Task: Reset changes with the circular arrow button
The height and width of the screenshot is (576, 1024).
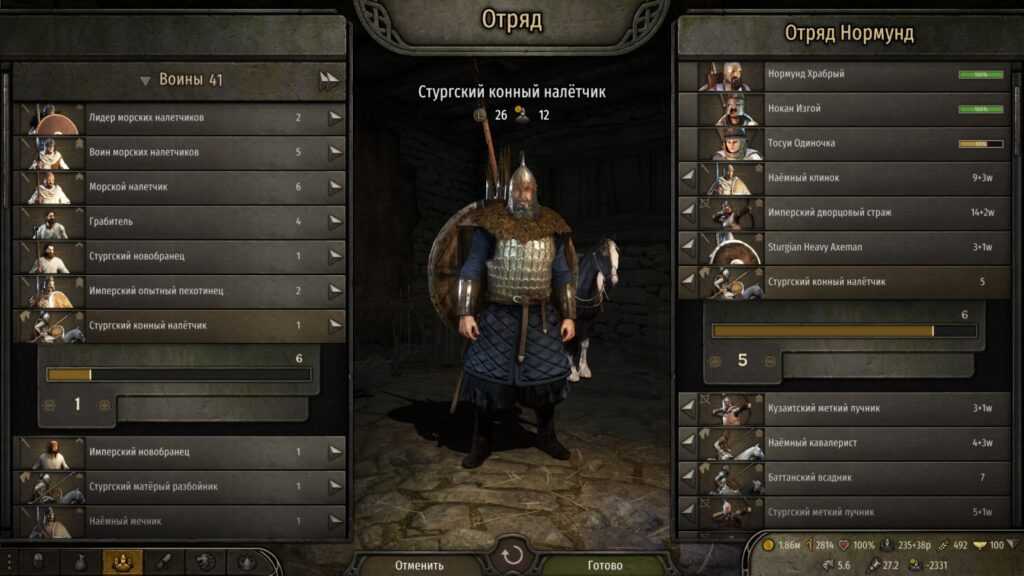Action: click(x=512, y=555)
